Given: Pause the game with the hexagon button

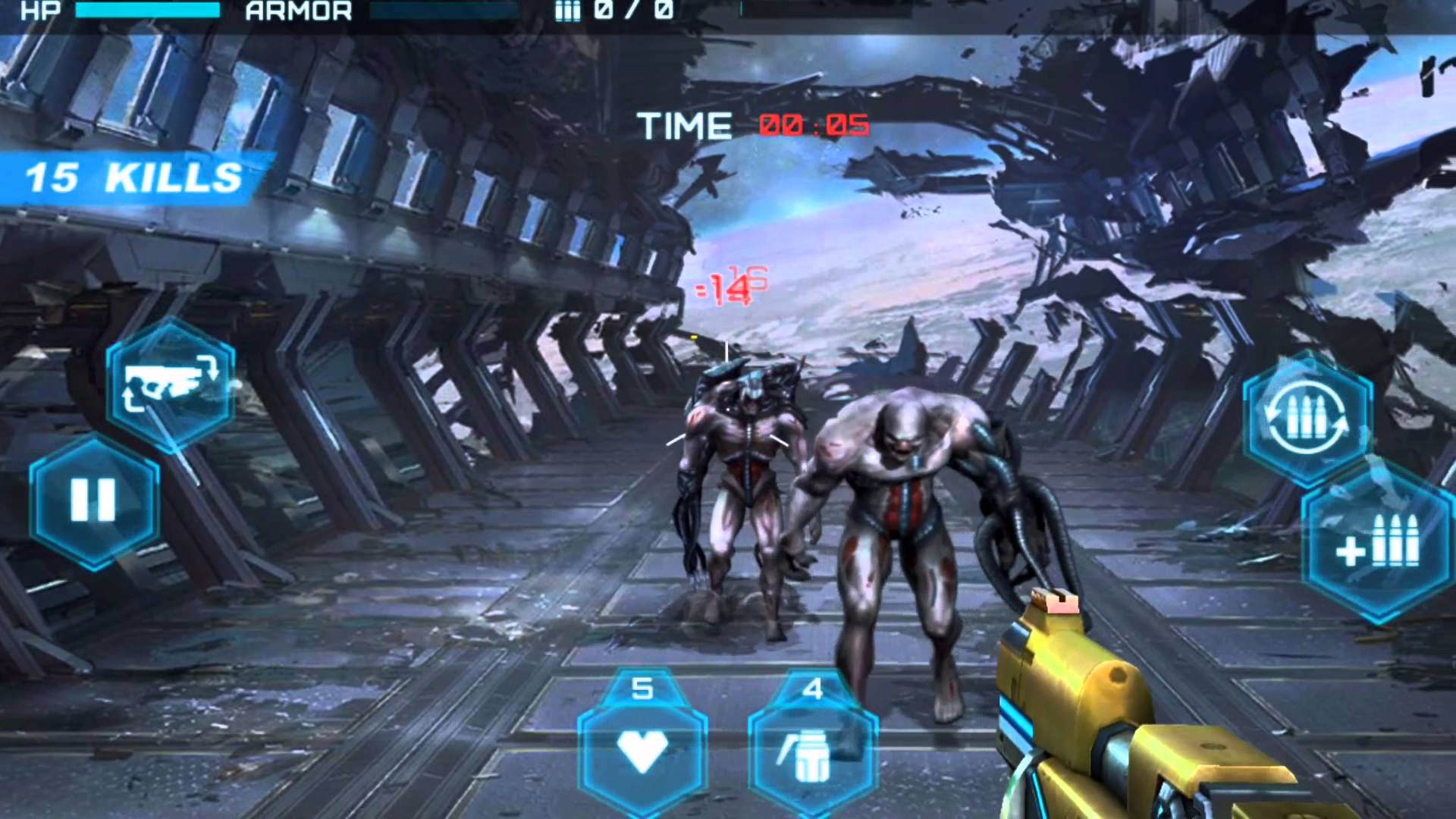Looking at the screenshot, I should [93, 501].
